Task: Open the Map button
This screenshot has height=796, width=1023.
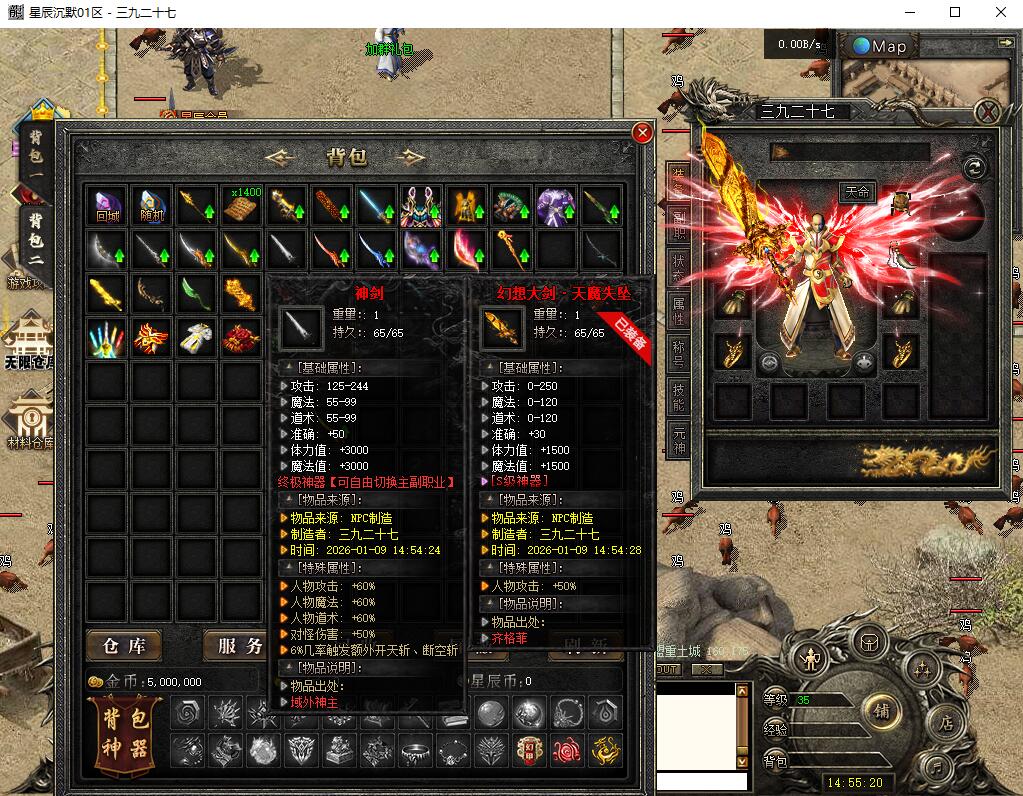Action: coord(880,46)
